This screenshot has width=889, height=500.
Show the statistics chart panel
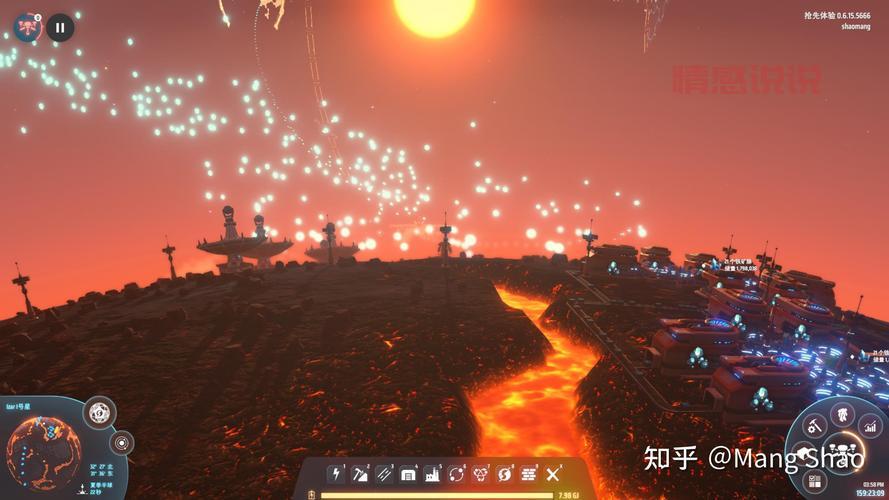pyautogui.click(x=870, y=427)
